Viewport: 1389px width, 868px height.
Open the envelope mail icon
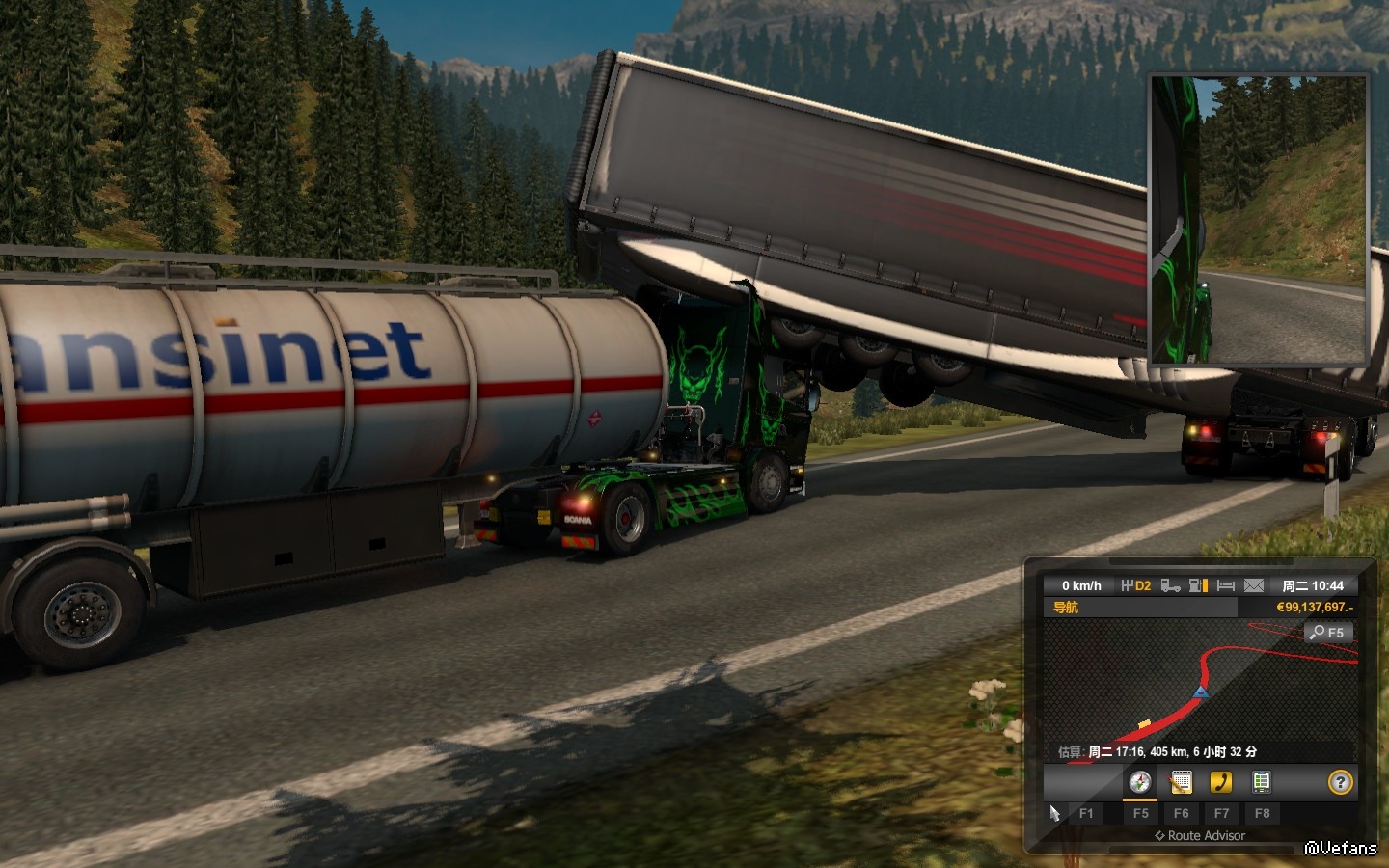click(1253, 585)
